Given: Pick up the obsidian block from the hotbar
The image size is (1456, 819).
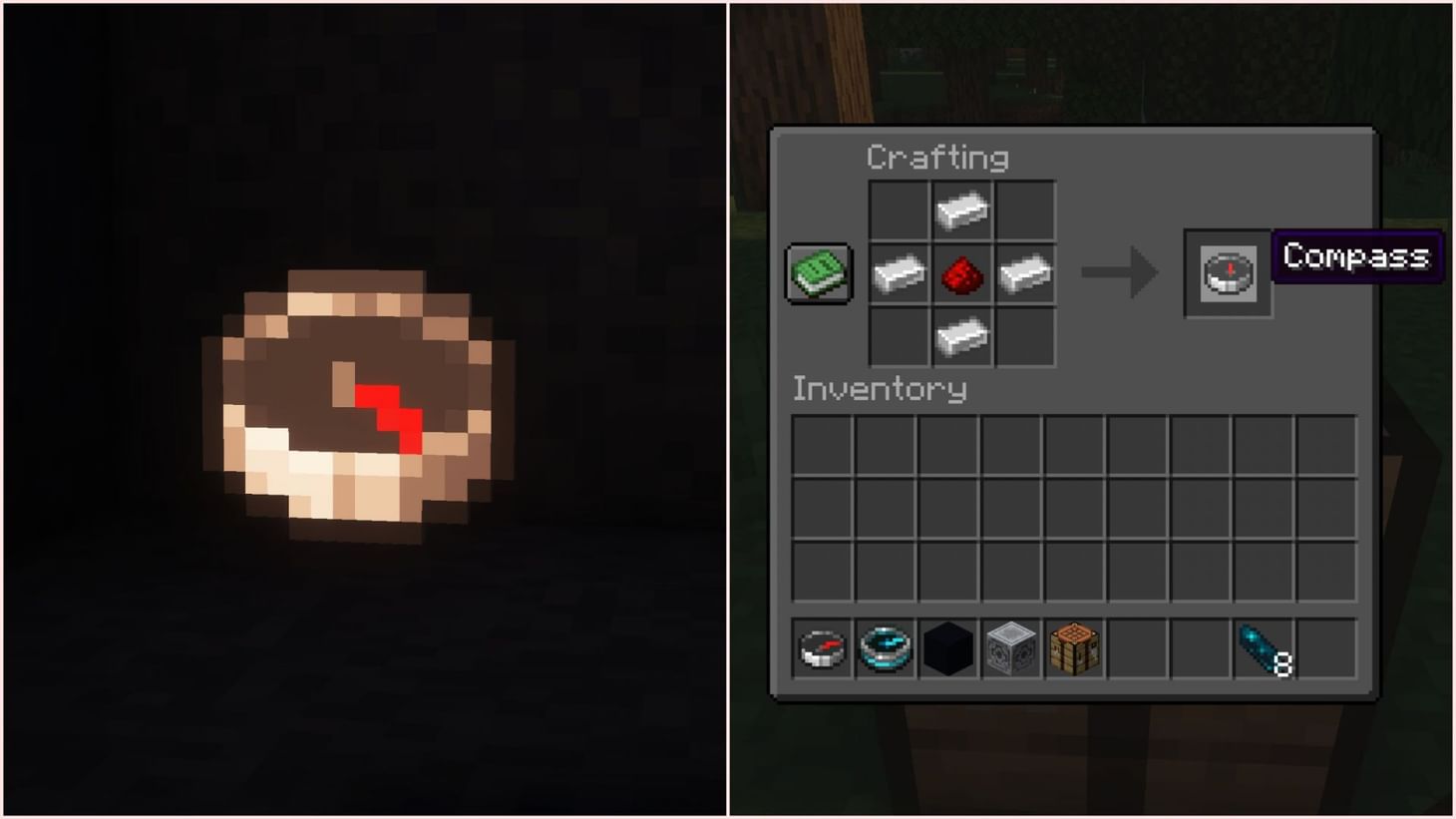Looking at the screenshot, I should [947, 650].
